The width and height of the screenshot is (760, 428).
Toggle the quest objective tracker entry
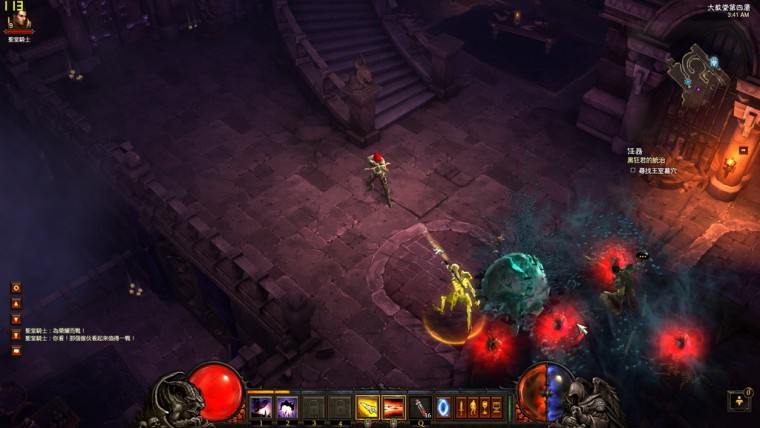click(632, 170)
